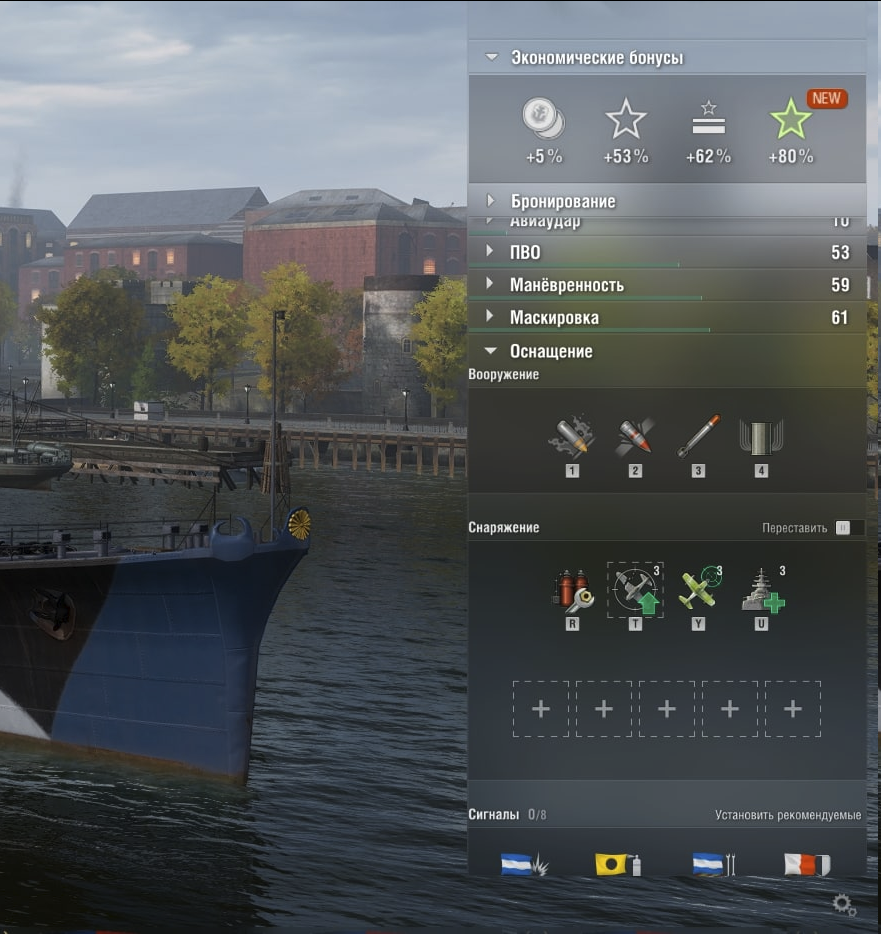Select the armament icon in slot 4

[761, 438]
